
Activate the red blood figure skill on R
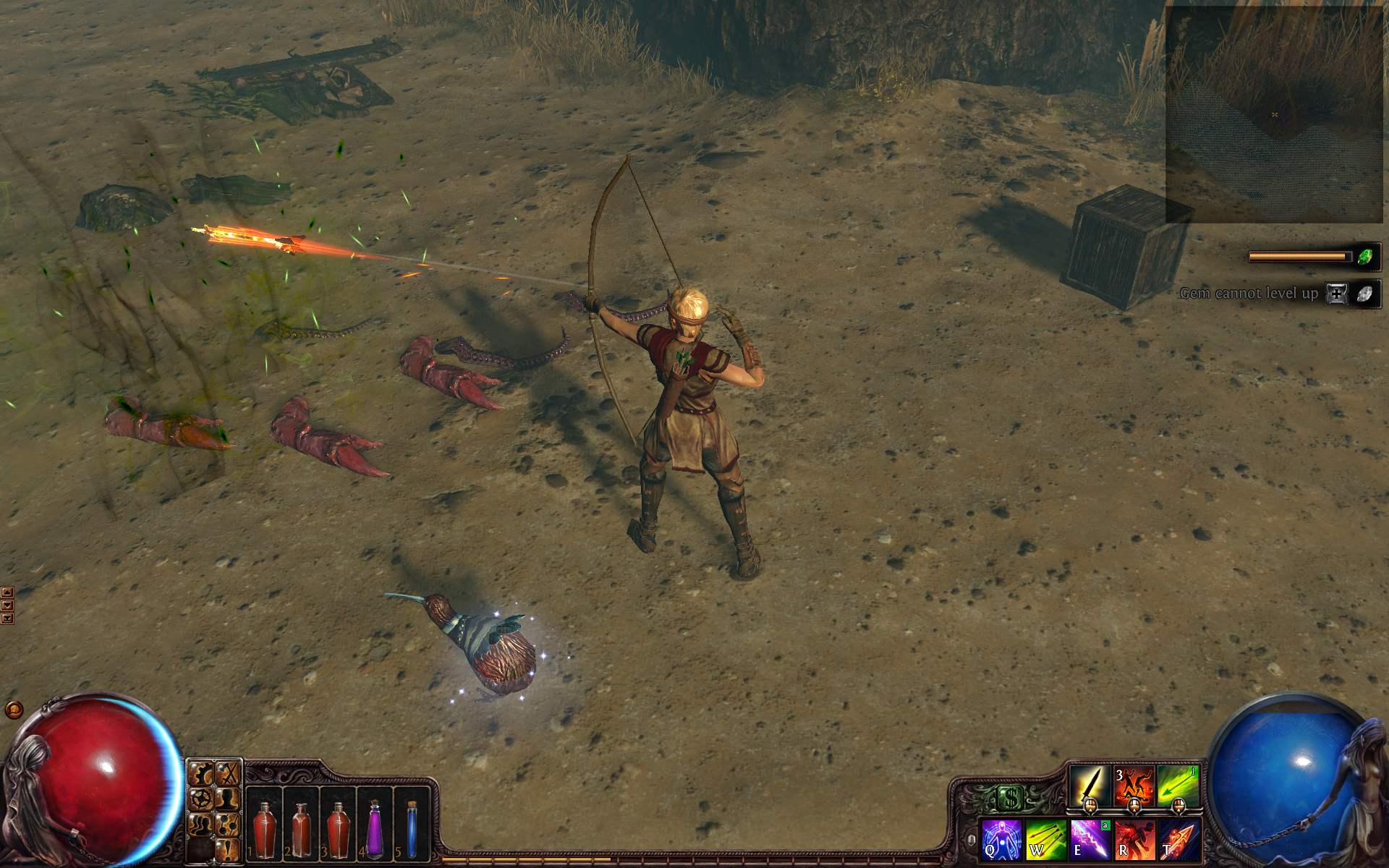(1134, 840)
